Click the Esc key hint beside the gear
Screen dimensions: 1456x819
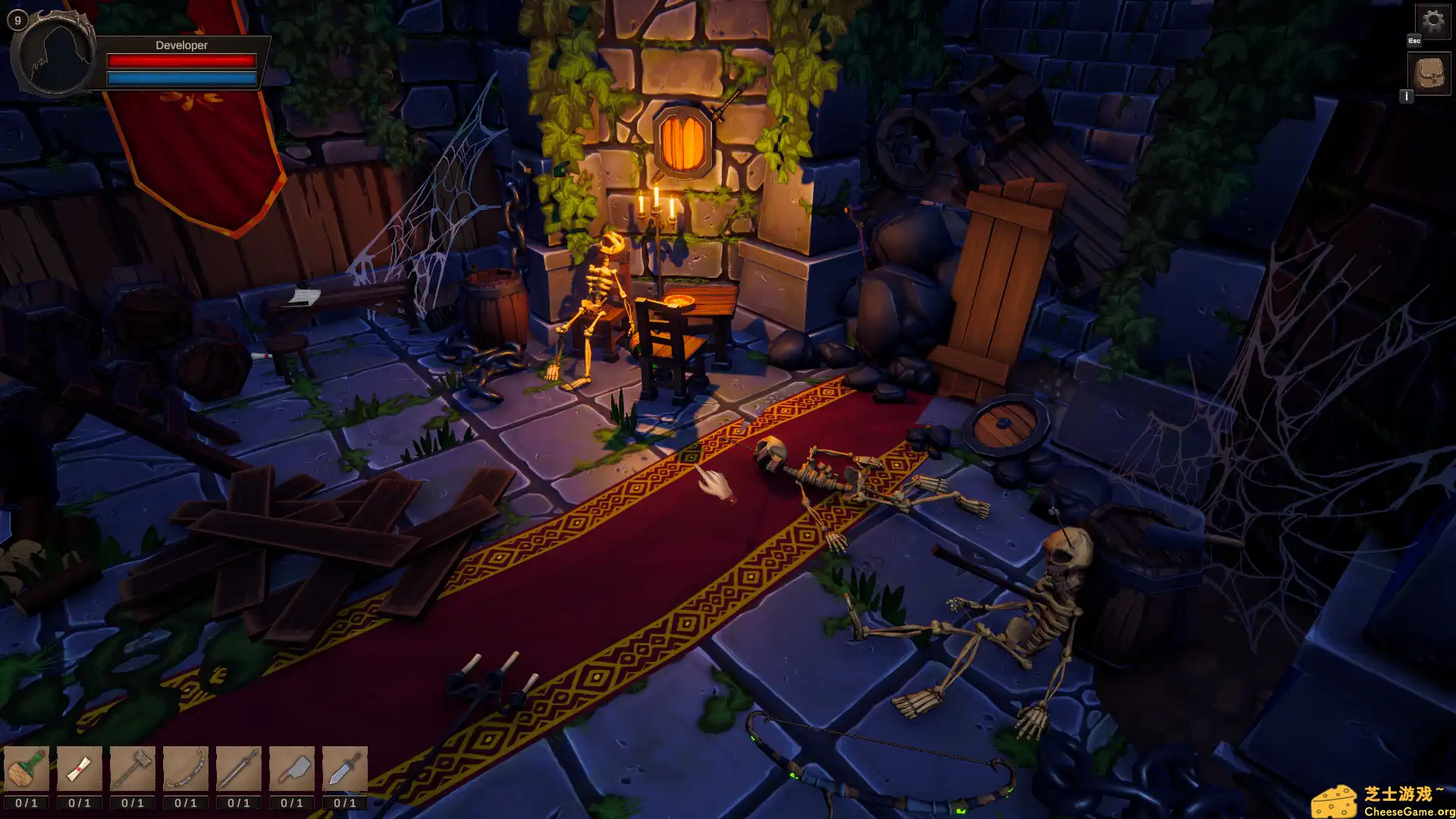[1414, 40]
